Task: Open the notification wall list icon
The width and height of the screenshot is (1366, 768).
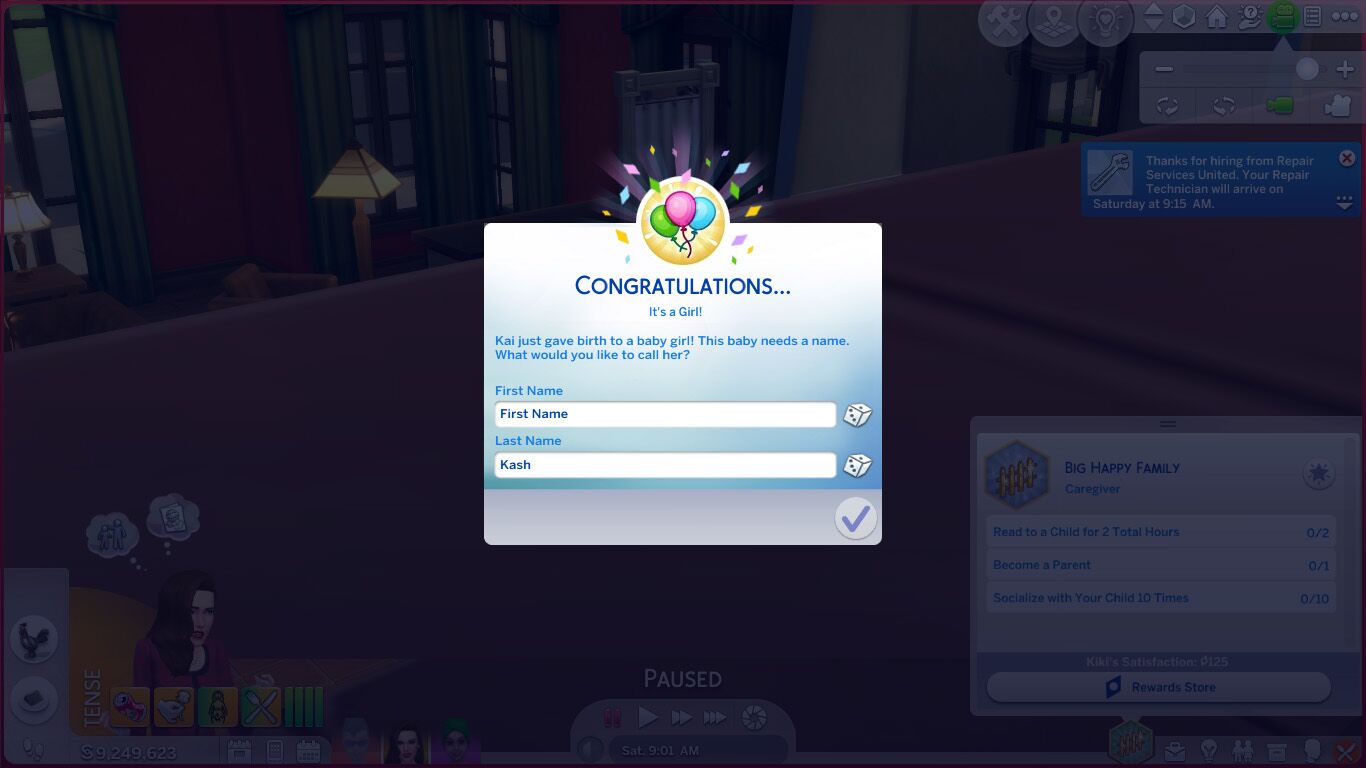Action: click(1311, 17)
